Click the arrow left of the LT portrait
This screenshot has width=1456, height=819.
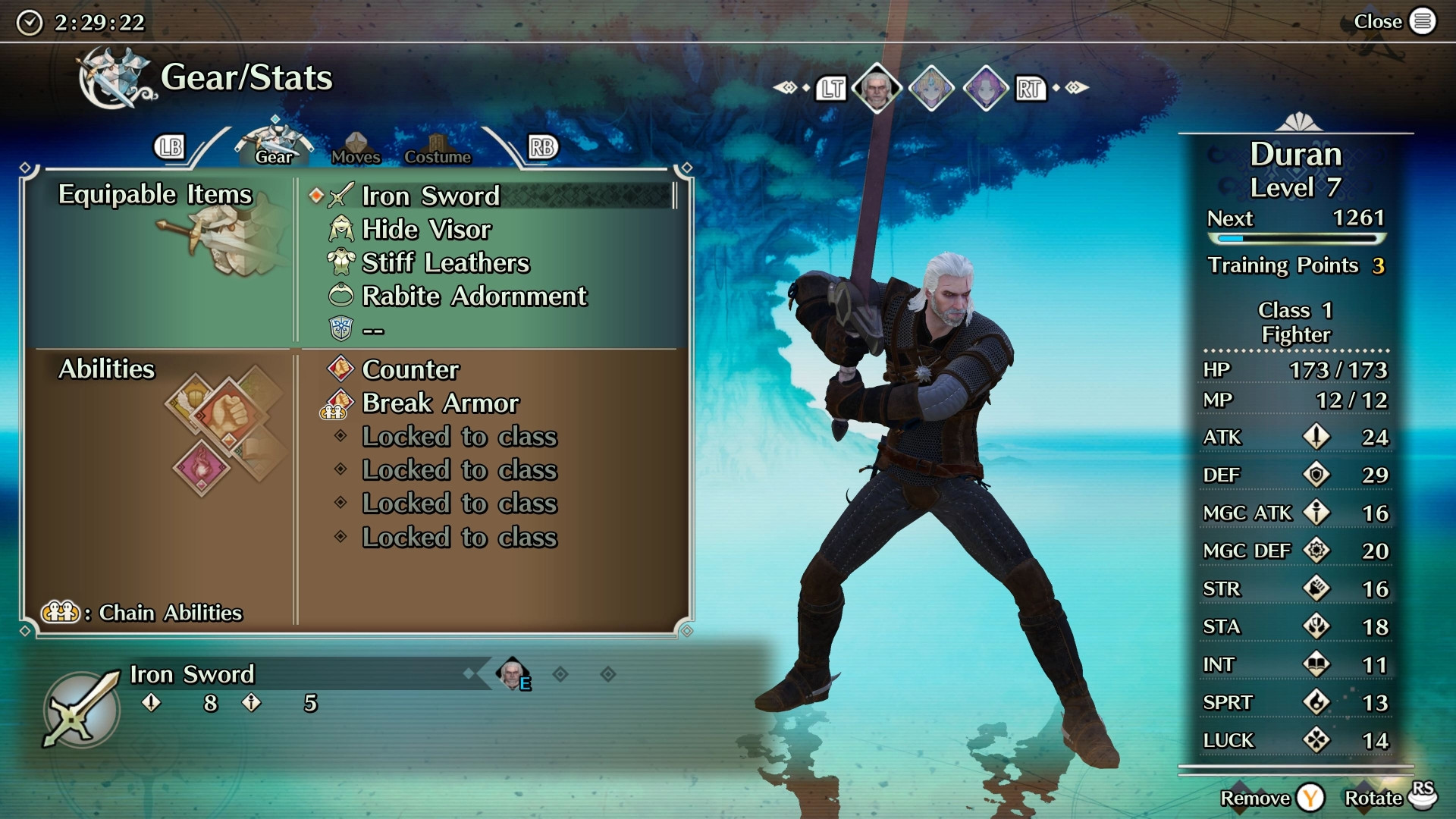(786, 88)
